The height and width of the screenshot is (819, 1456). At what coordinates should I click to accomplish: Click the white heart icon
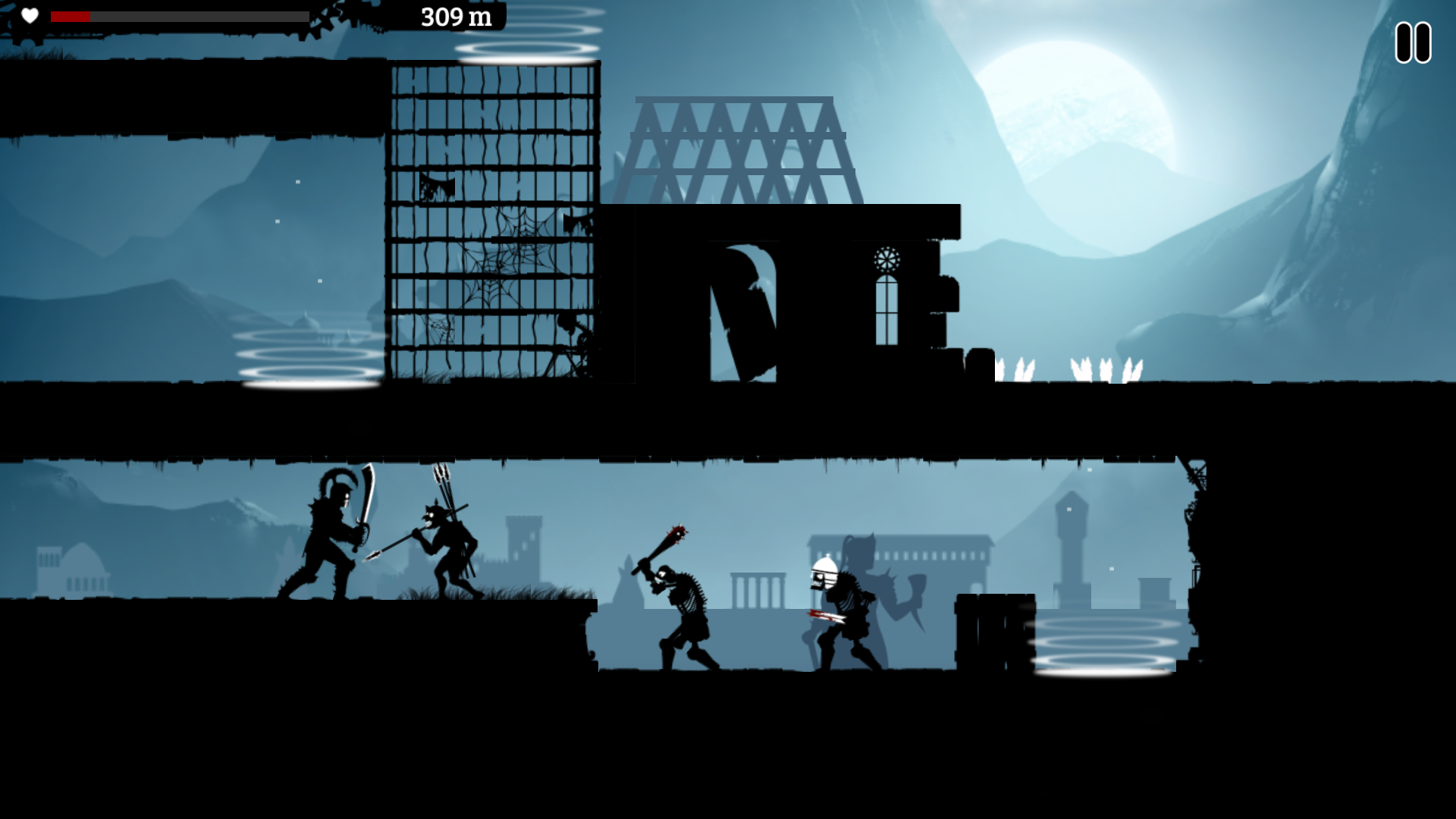click(x=28, y=17)
